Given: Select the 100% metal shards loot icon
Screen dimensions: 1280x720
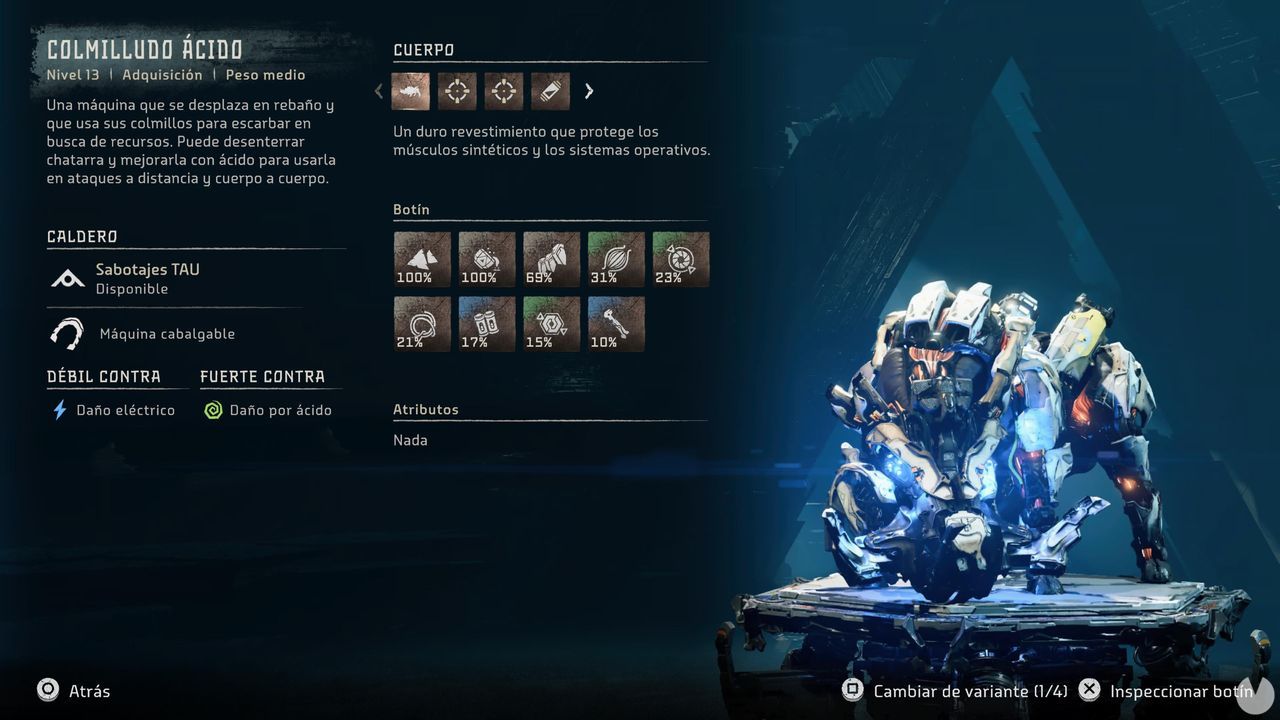Looking at the screenshot, I should click(421, 258).
